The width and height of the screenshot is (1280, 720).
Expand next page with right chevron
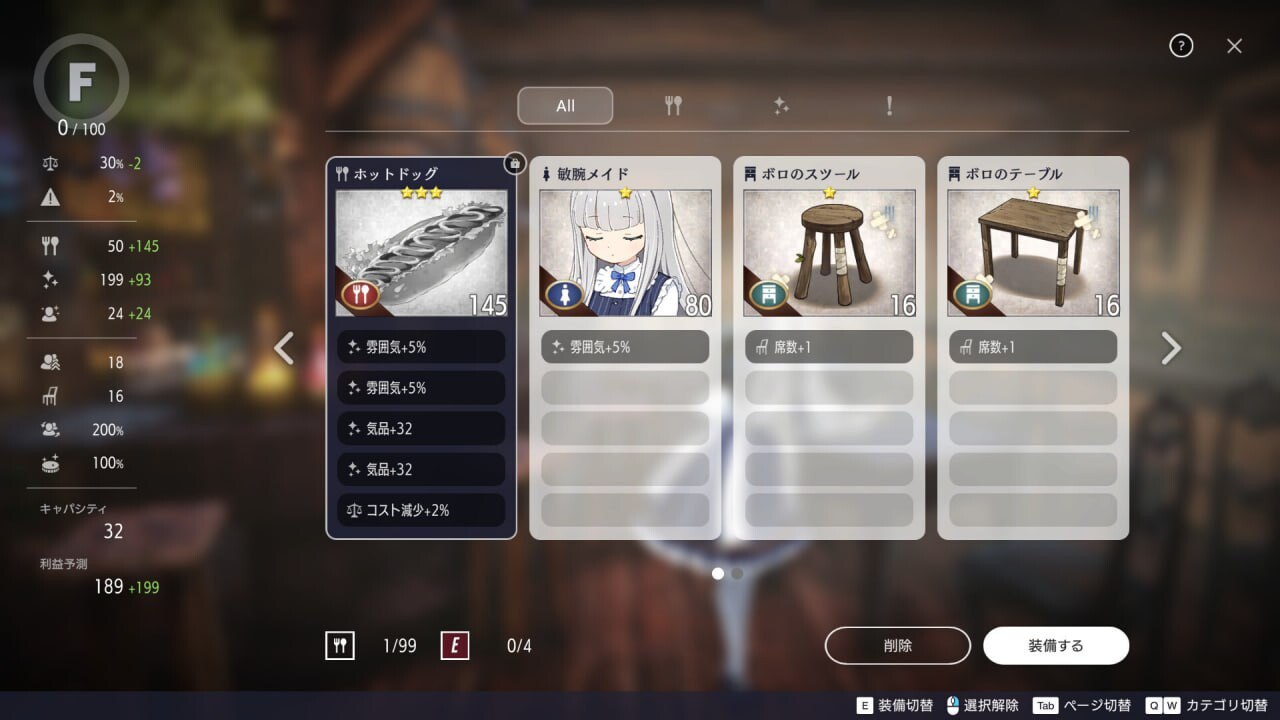pos(1170,347)
